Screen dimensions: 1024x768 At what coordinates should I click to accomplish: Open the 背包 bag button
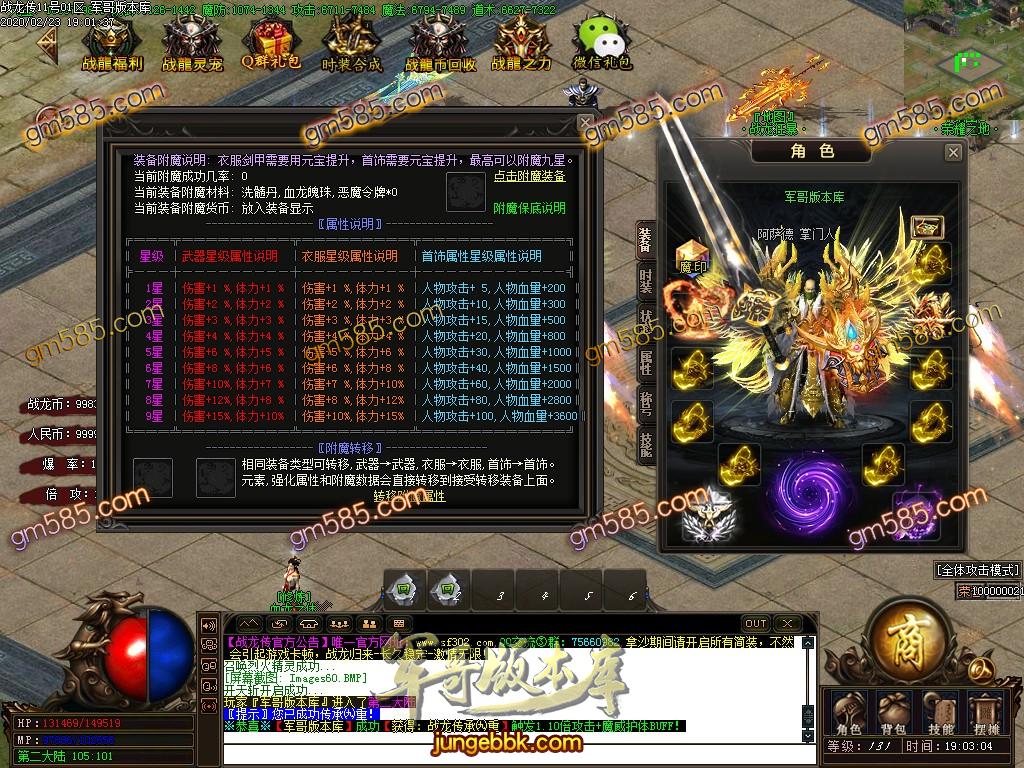point(892,713)
